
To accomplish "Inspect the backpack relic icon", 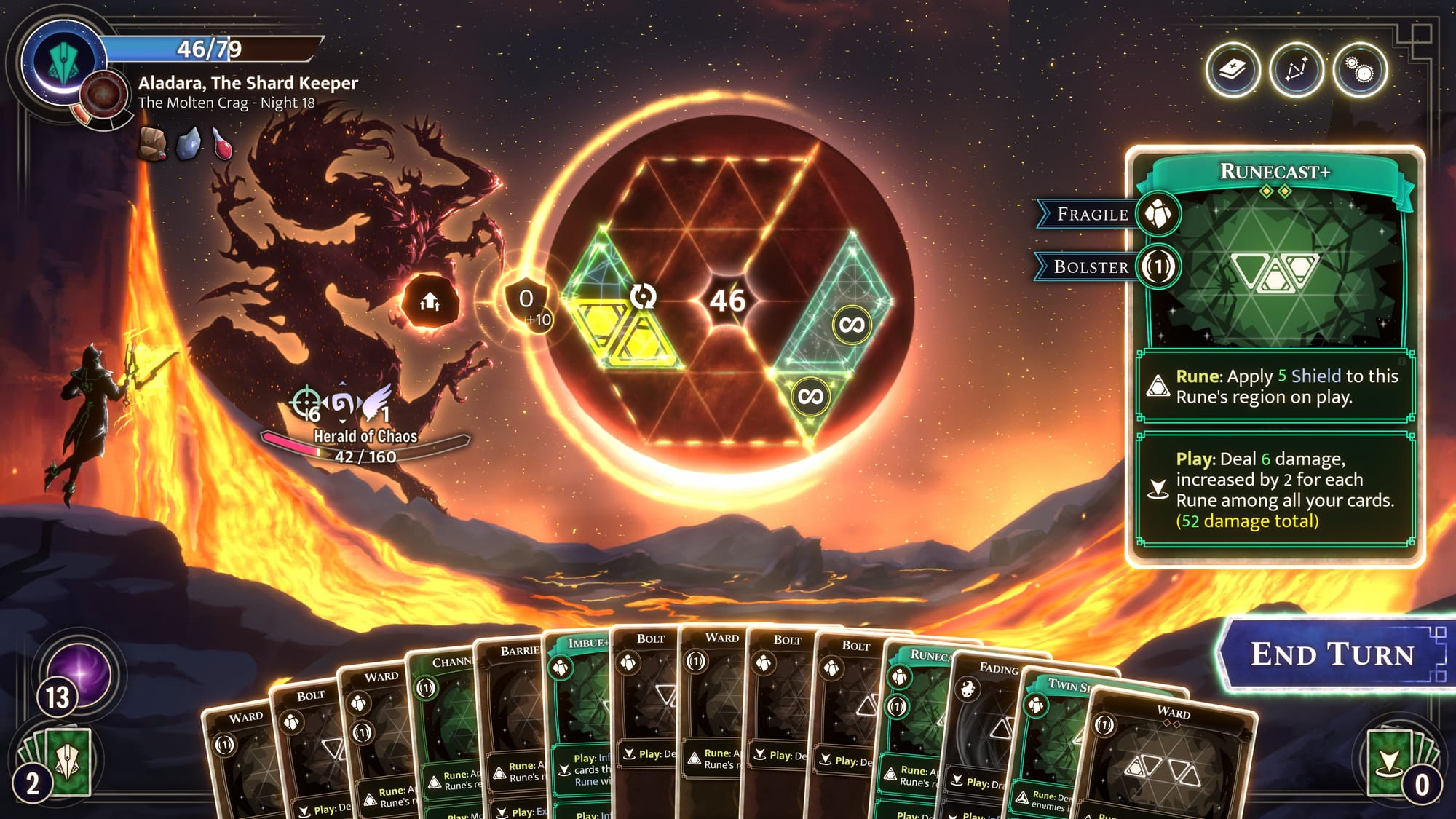I will tap(152, 143).
